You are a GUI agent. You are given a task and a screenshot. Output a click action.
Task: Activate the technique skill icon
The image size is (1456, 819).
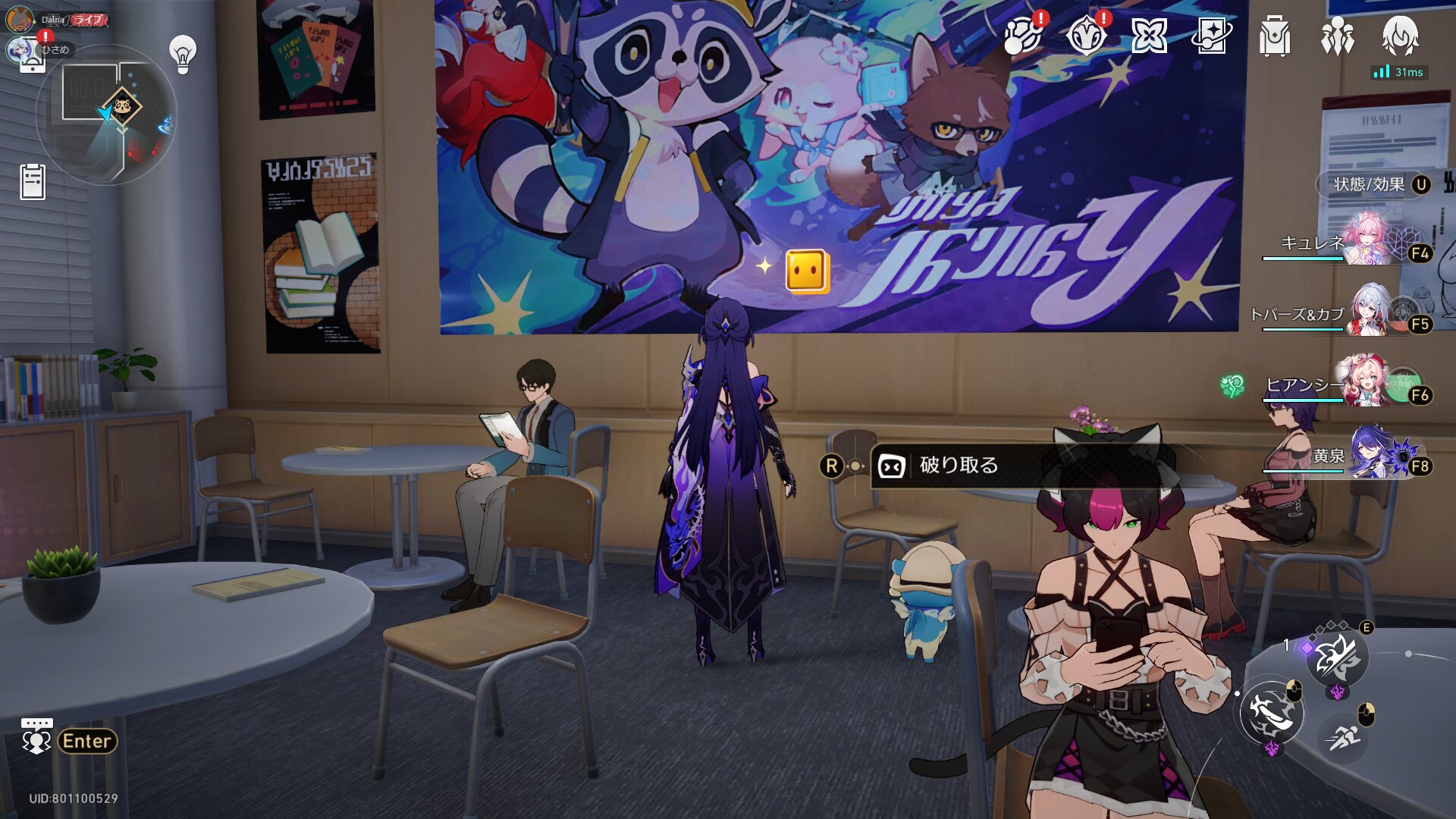point(1337,657)
